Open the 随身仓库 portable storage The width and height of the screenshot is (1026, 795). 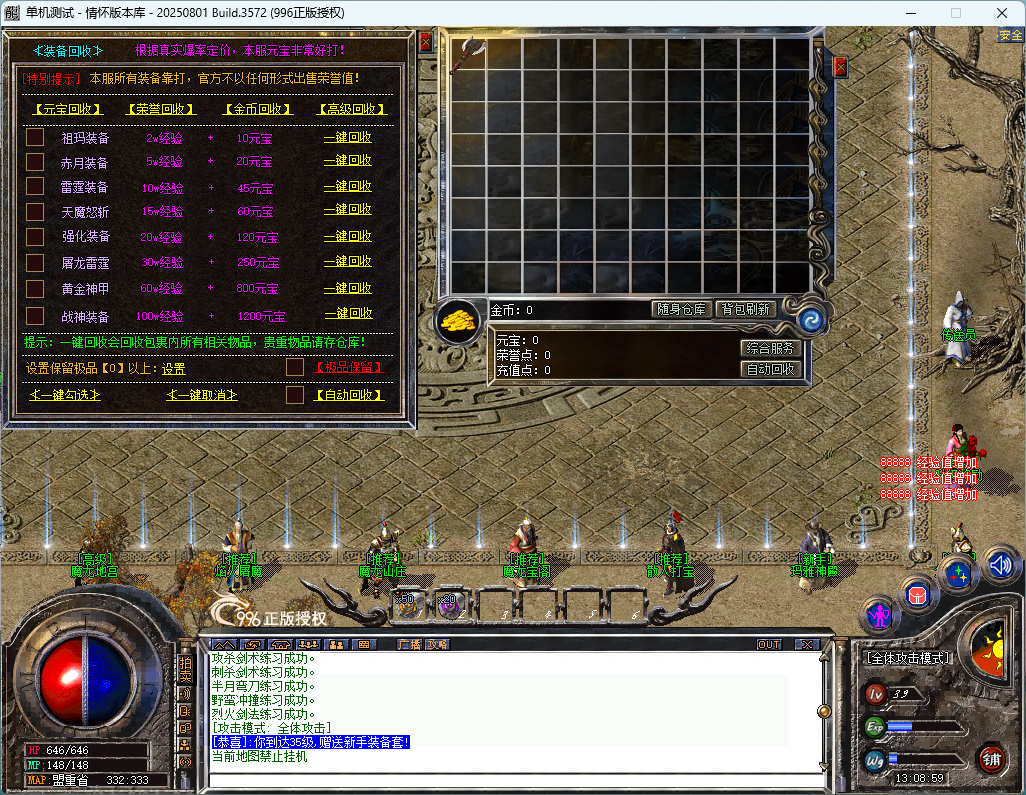(x=682, y=310)
